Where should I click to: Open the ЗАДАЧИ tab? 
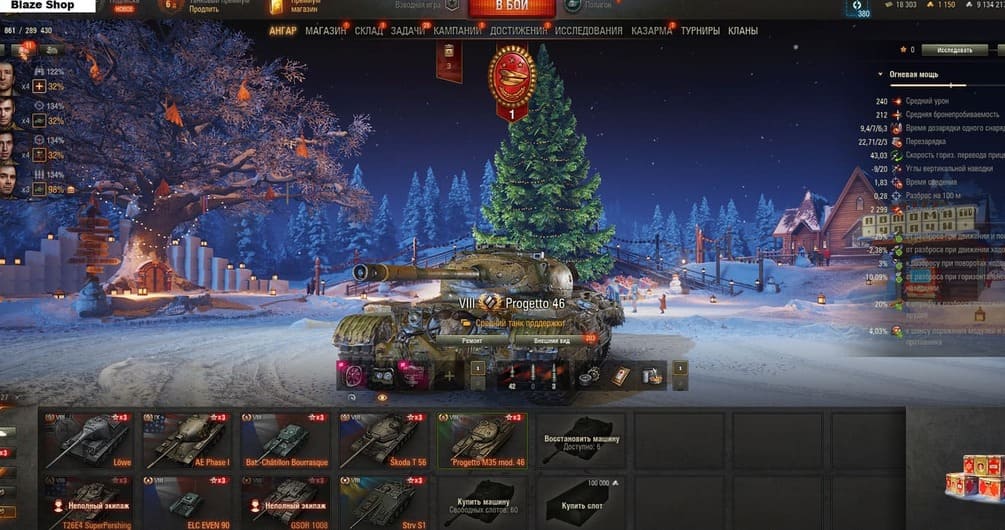point(407,31)
